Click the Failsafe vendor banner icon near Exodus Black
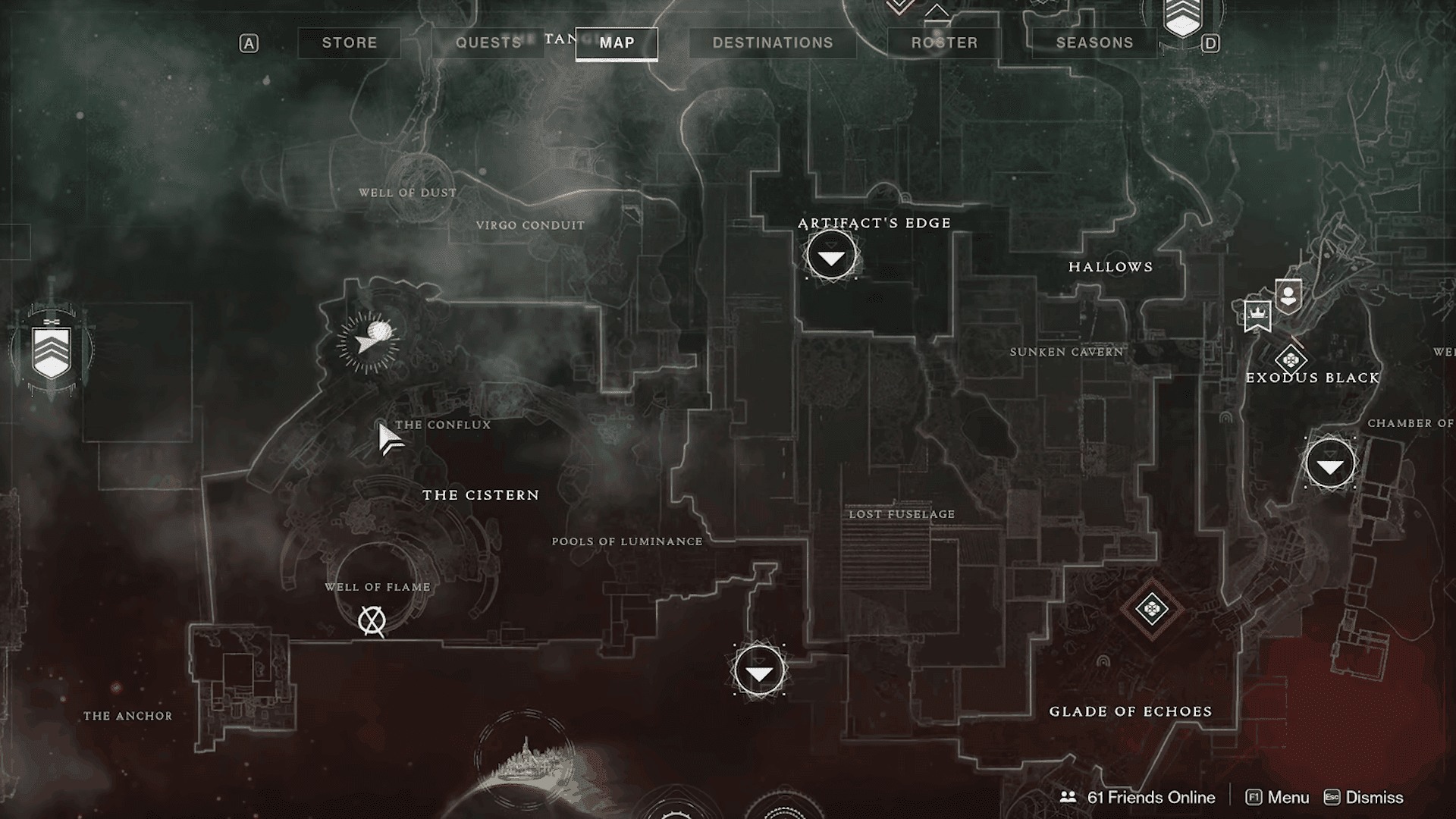 (x=1287, y=295)
